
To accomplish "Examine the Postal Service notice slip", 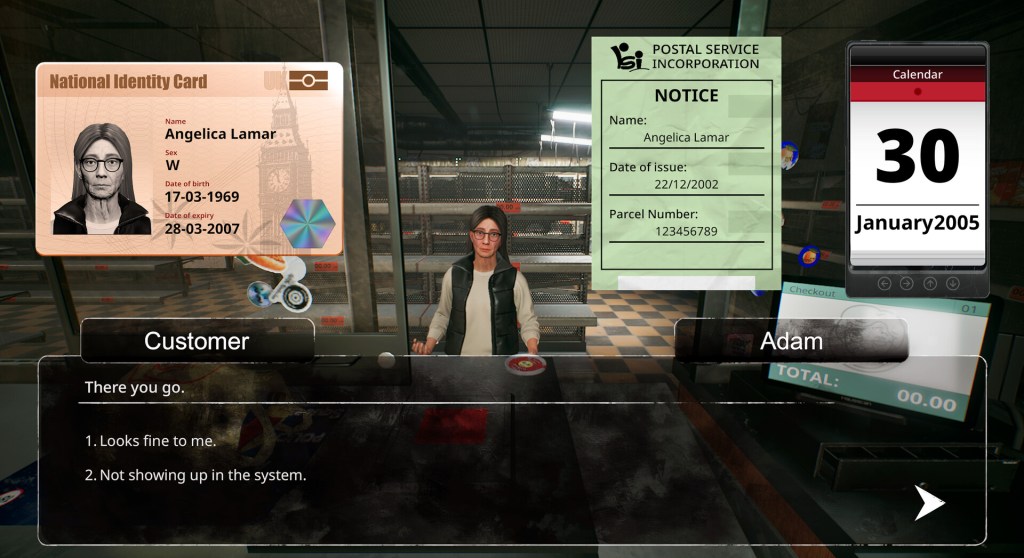I will pyautogui.click(x=685, y=165).
